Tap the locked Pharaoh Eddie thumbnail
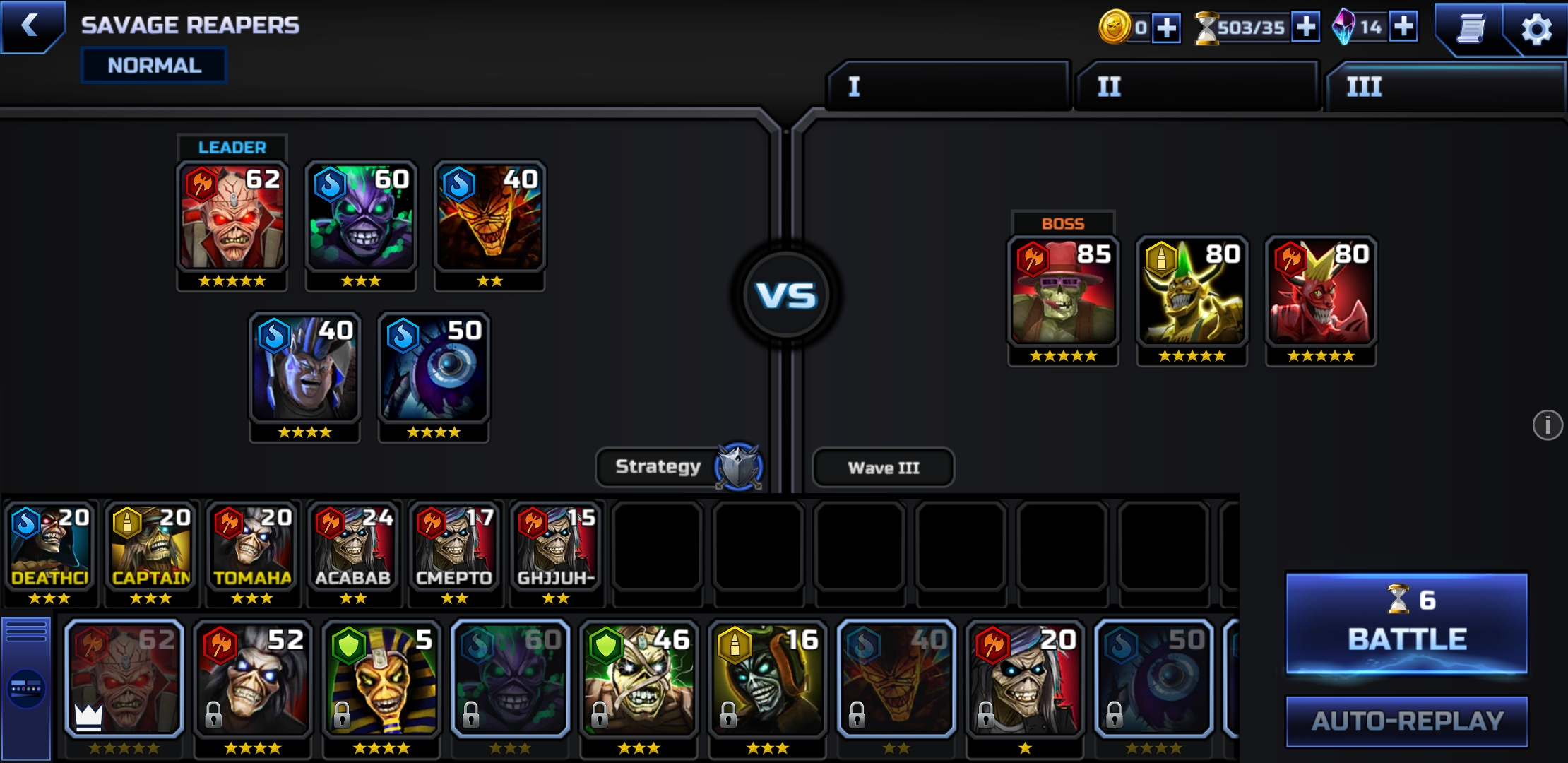Viewport: 1568px width, 763px height. (x=381, y=678)
